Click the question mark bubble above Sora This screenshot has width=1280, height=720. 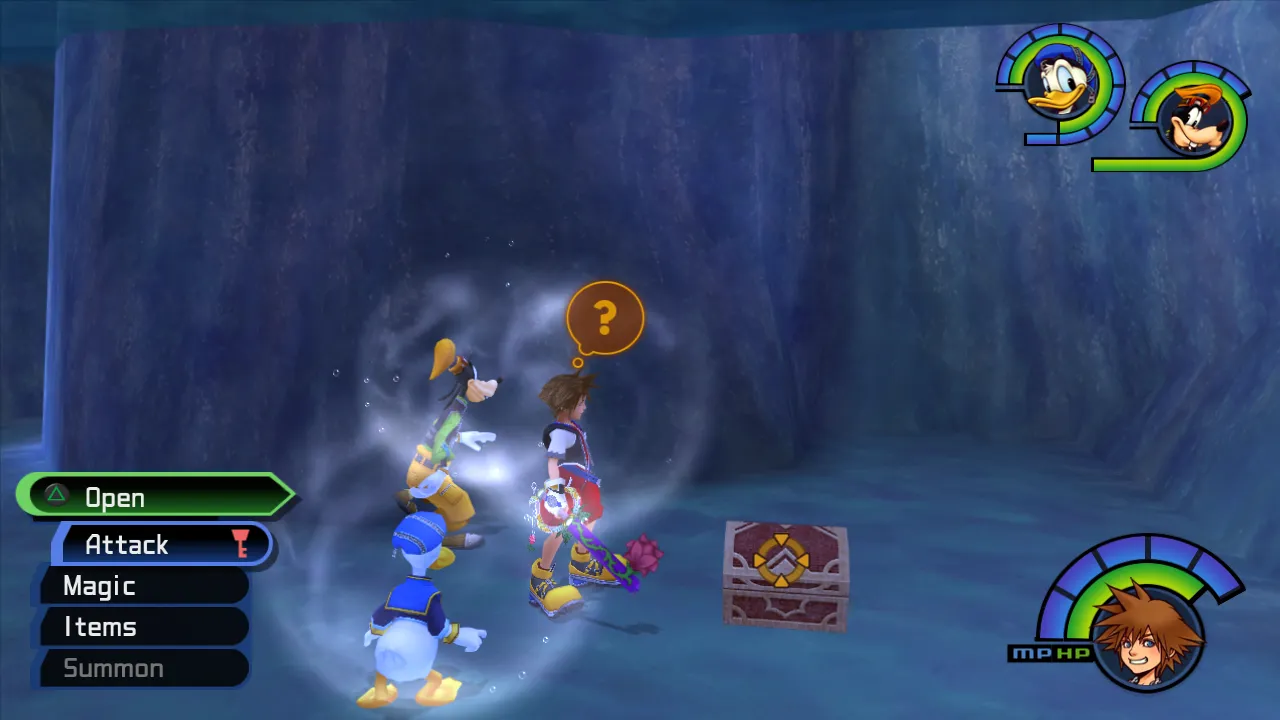[x=604, y=315]
